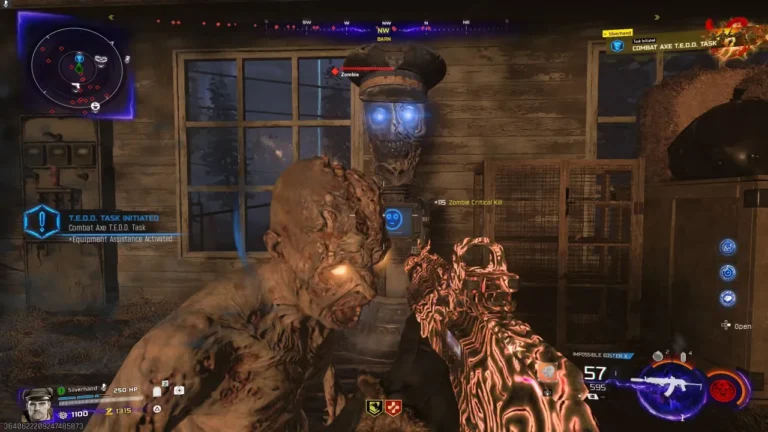Click the Silverhand player portrait
Image resolution: width=768 pixels, height=432 pixels.
(37, 402)
